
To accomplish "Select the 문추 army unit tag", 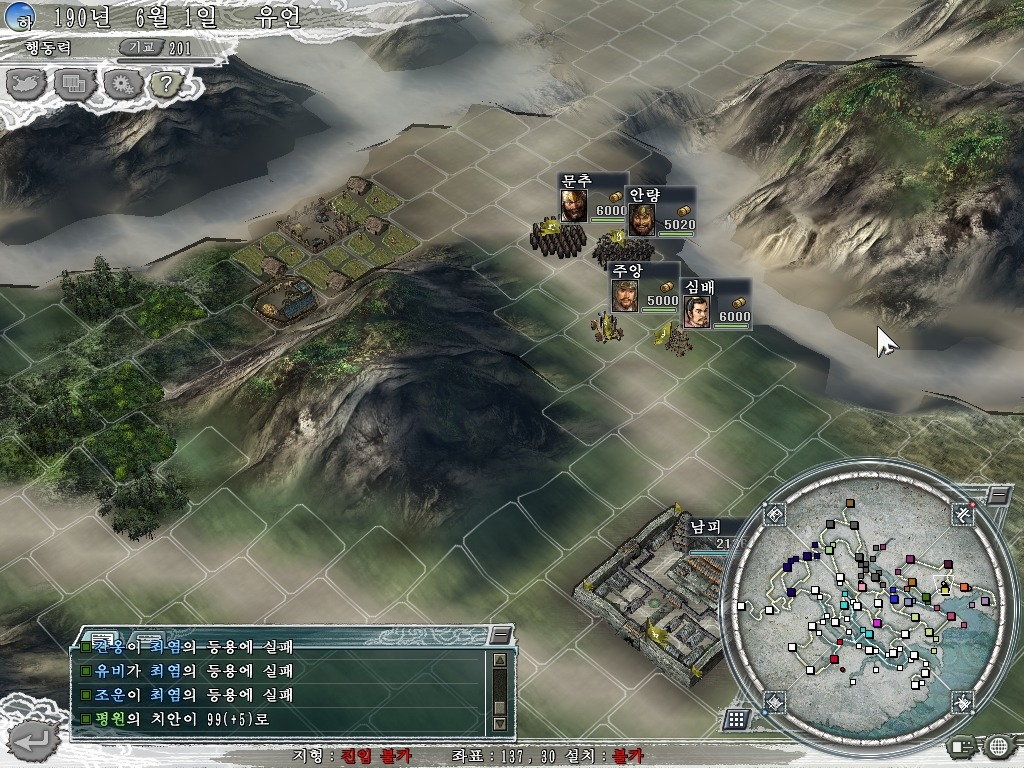I will [592, 197].
